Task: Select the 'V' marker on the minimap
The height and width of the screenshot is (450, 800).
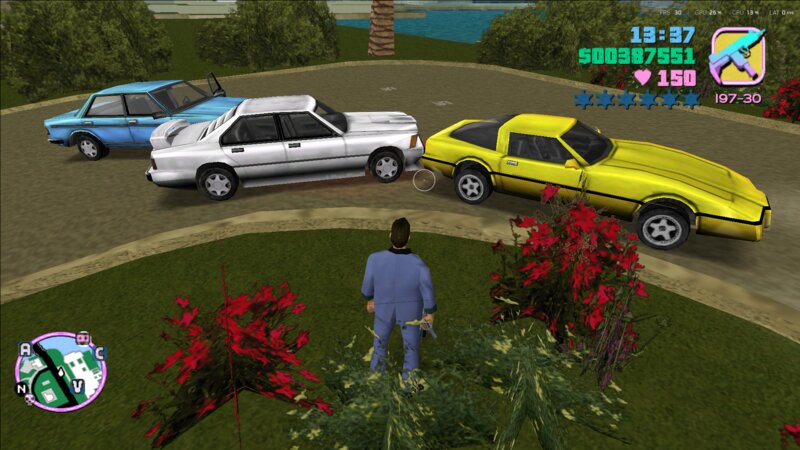Action: [x=77, y=386]
